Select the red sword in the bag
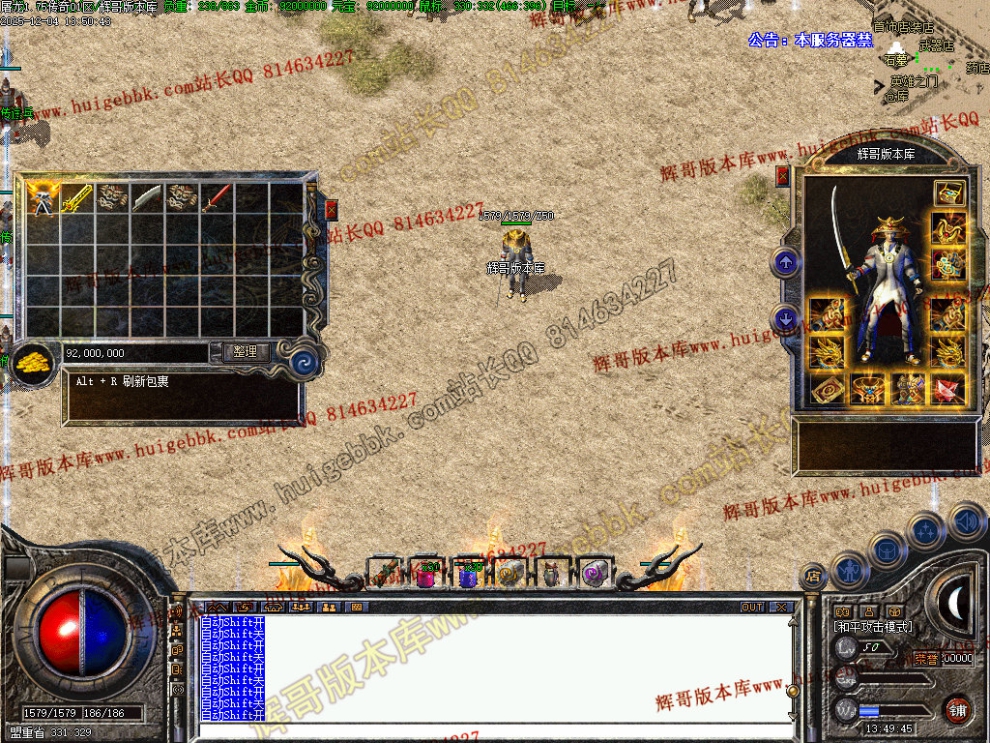Image resolution: width=990 pixels, height=743 pixels. point(217,198)
